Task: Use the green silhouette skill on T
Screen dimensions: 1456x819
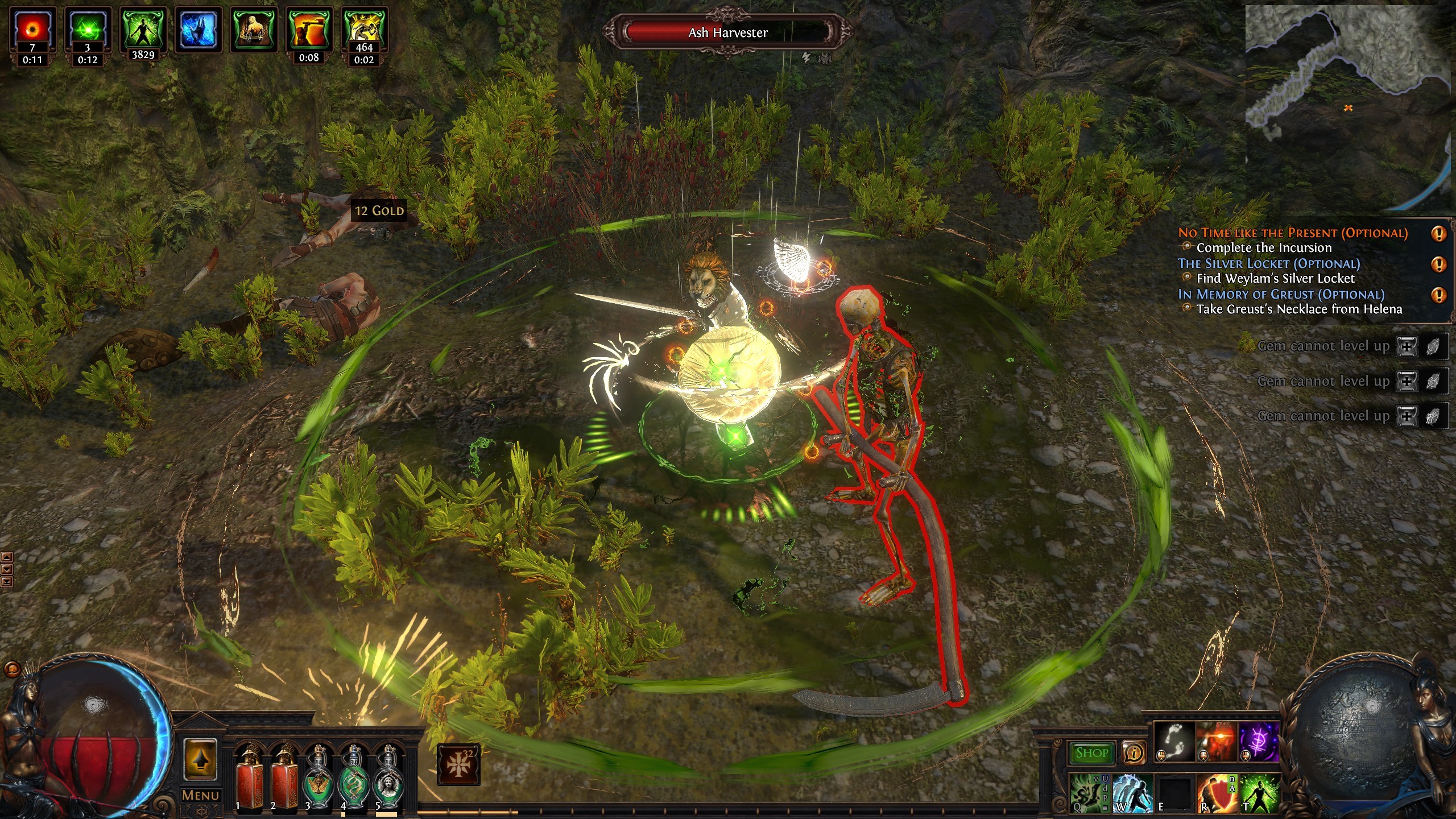Action: (1260, 793)
